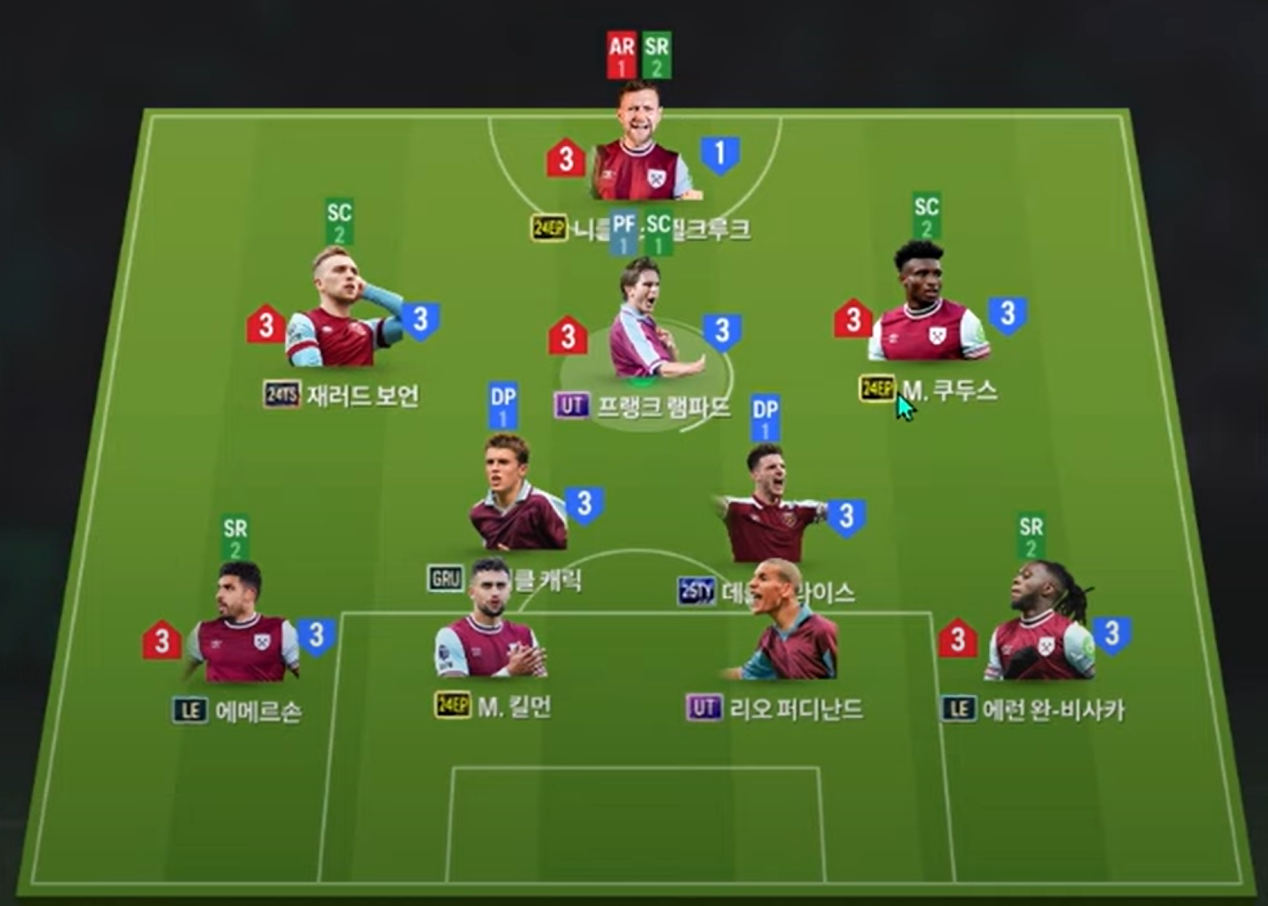Select Emerson (에메르손) full-back

(243, 627)
